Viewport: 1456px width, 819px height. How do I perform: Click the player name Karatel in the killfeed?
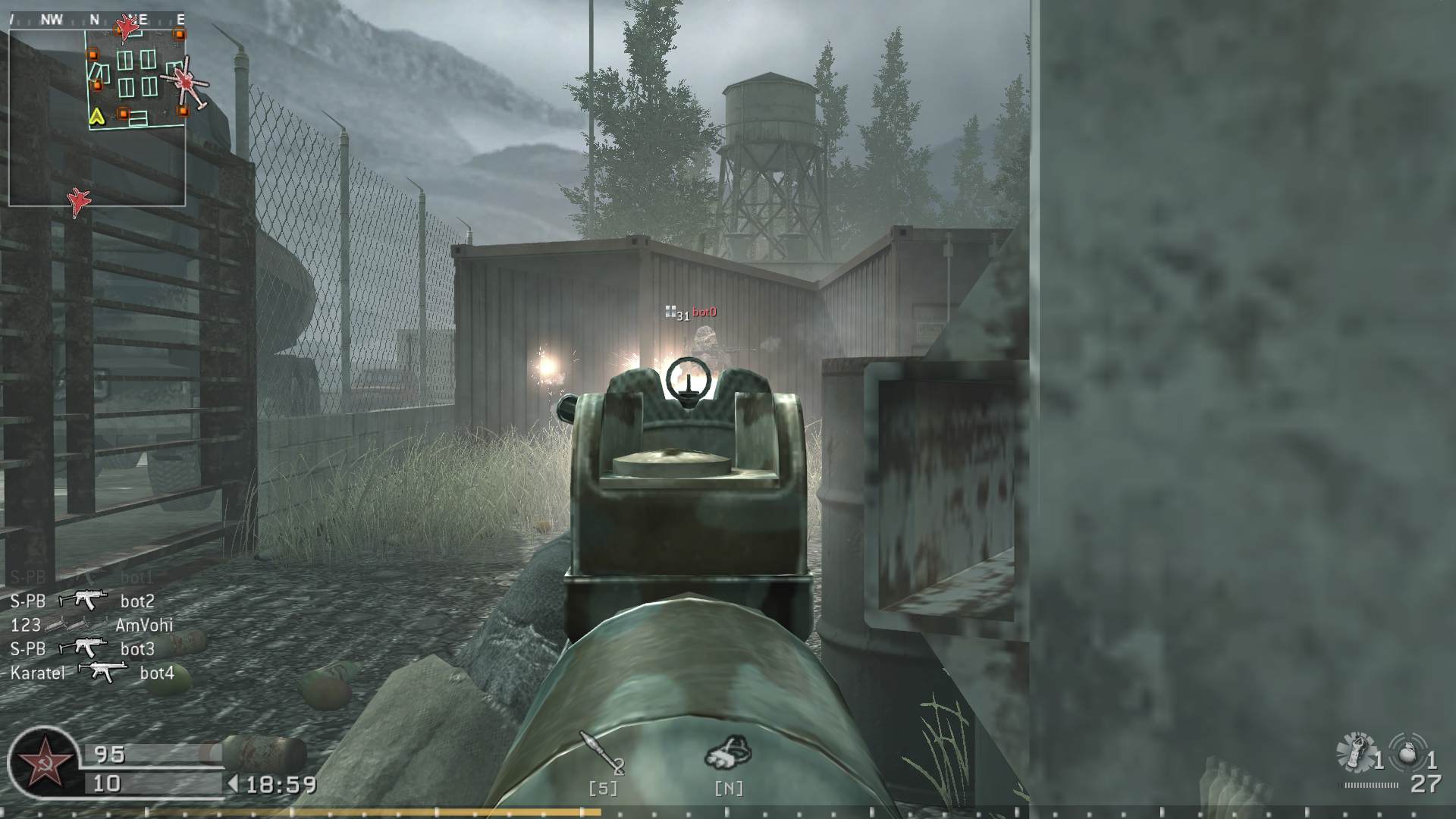(36, 672)
